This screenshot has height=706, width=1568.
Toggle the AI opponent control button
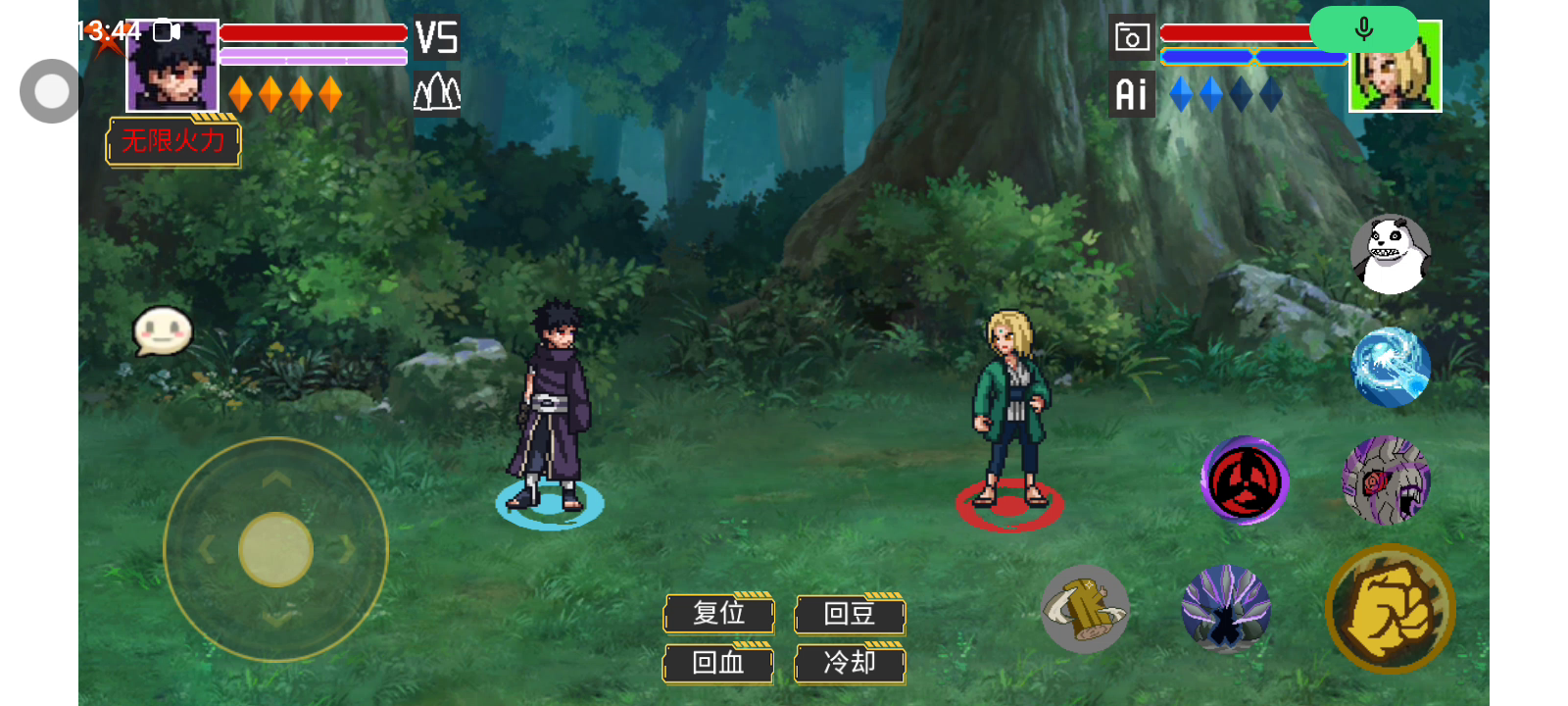(x=1131, y=94)
